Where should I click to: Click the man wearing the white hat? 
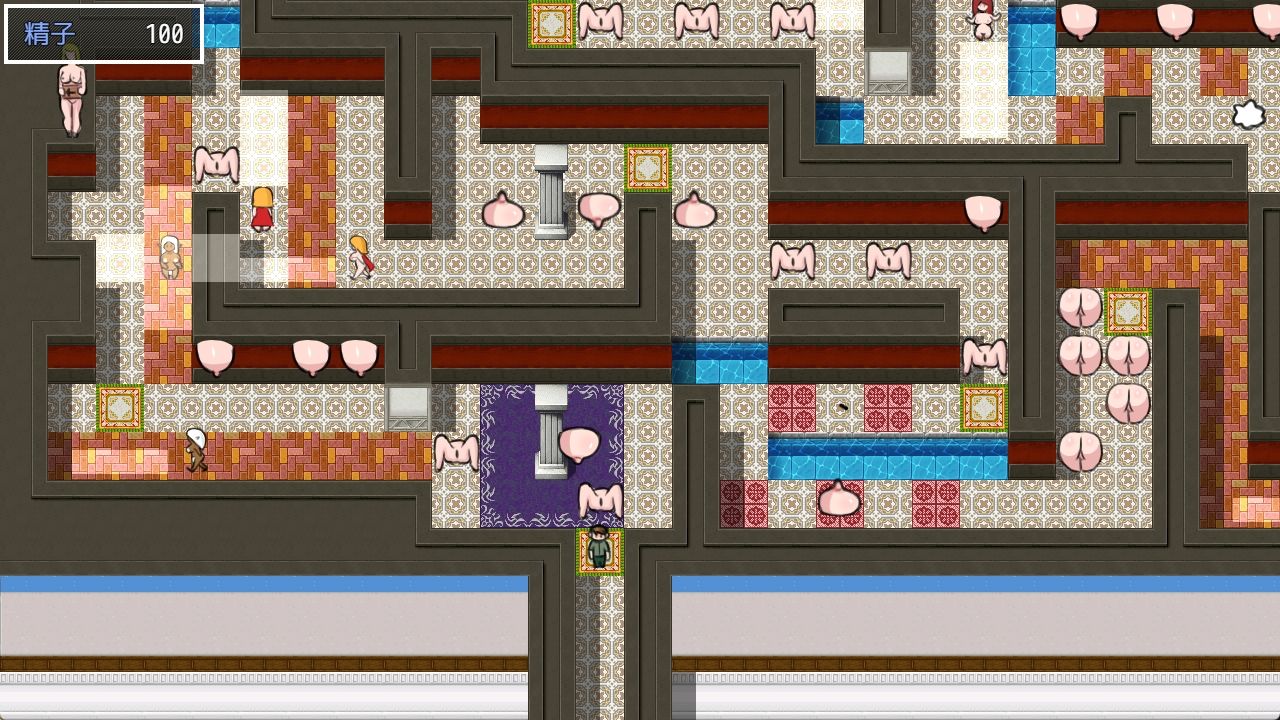(x=196, y=450)
